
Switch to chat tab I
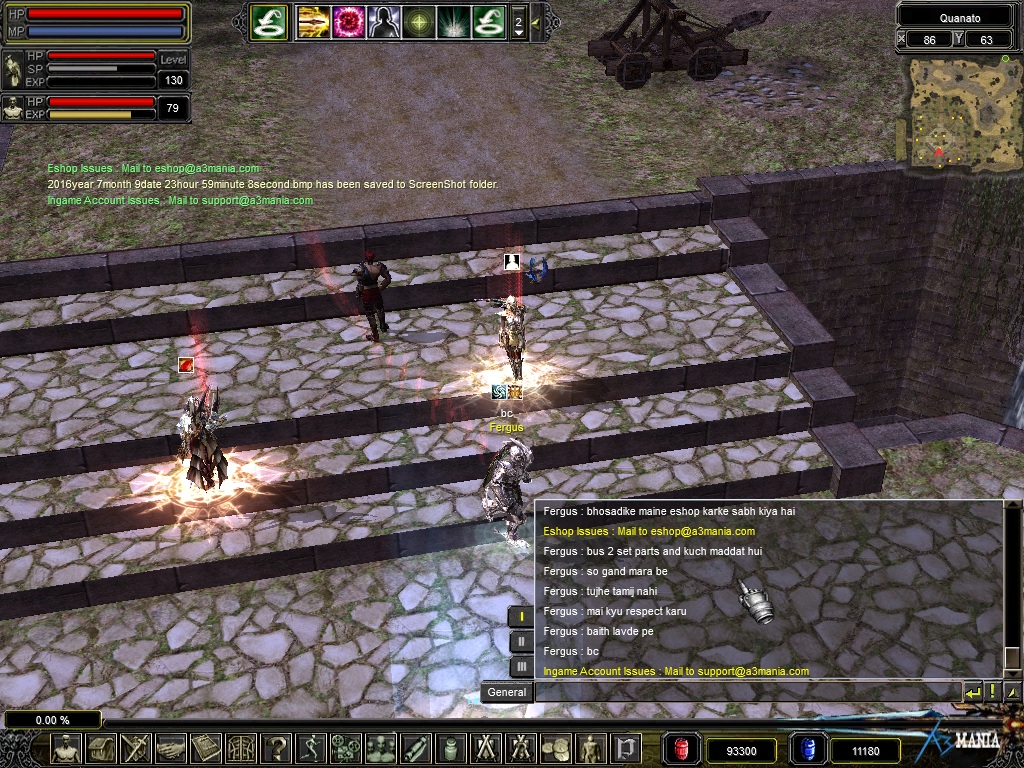coord(521,616)
